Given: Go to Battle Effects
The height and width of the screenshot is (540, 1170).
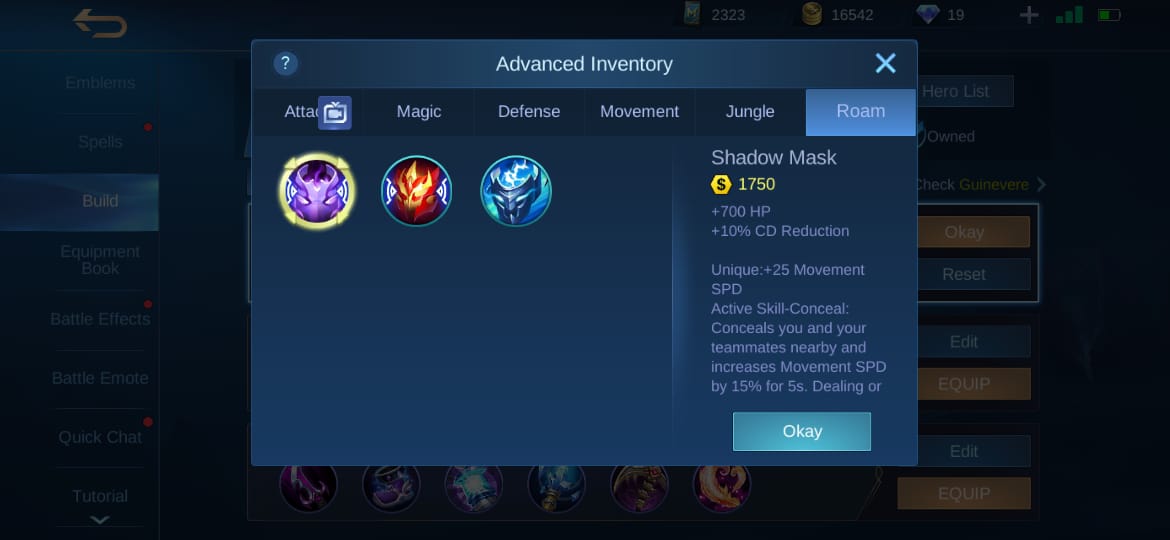Looking at the screenshot, I should pyautogui.click(x=100, y=319).
